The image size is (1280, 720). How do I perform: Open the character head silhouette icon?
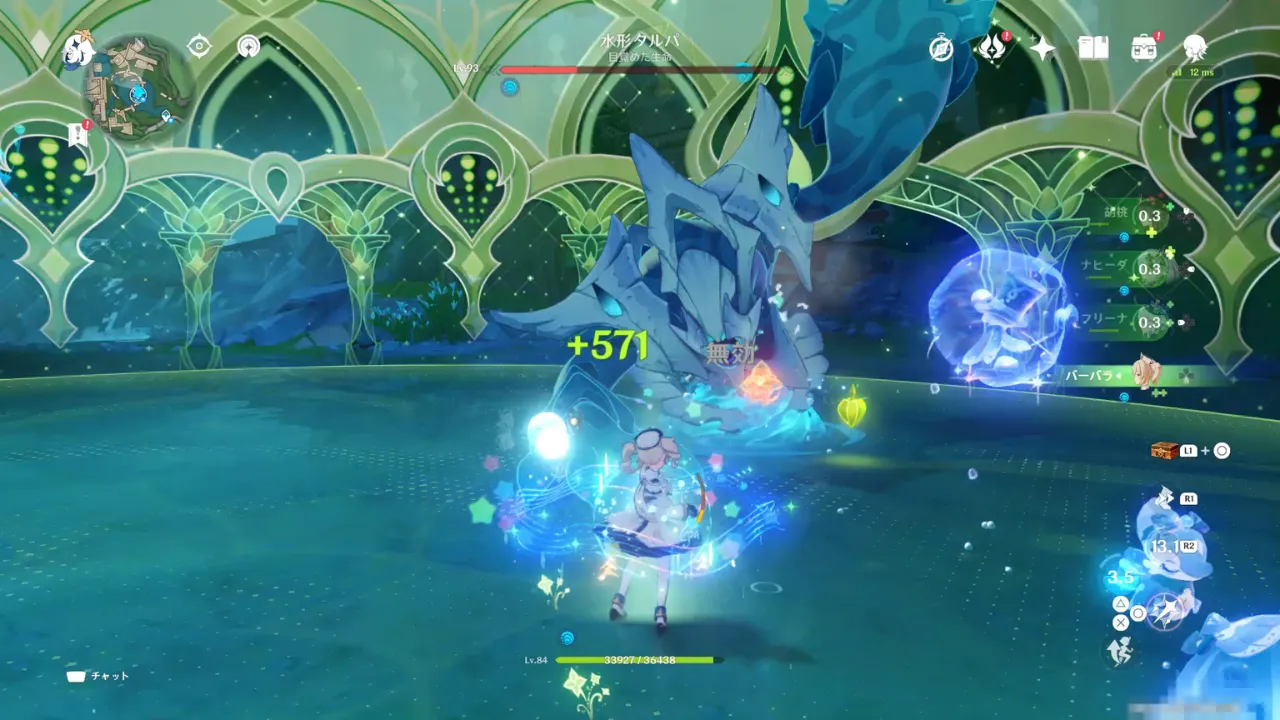tap(1194, 47)
